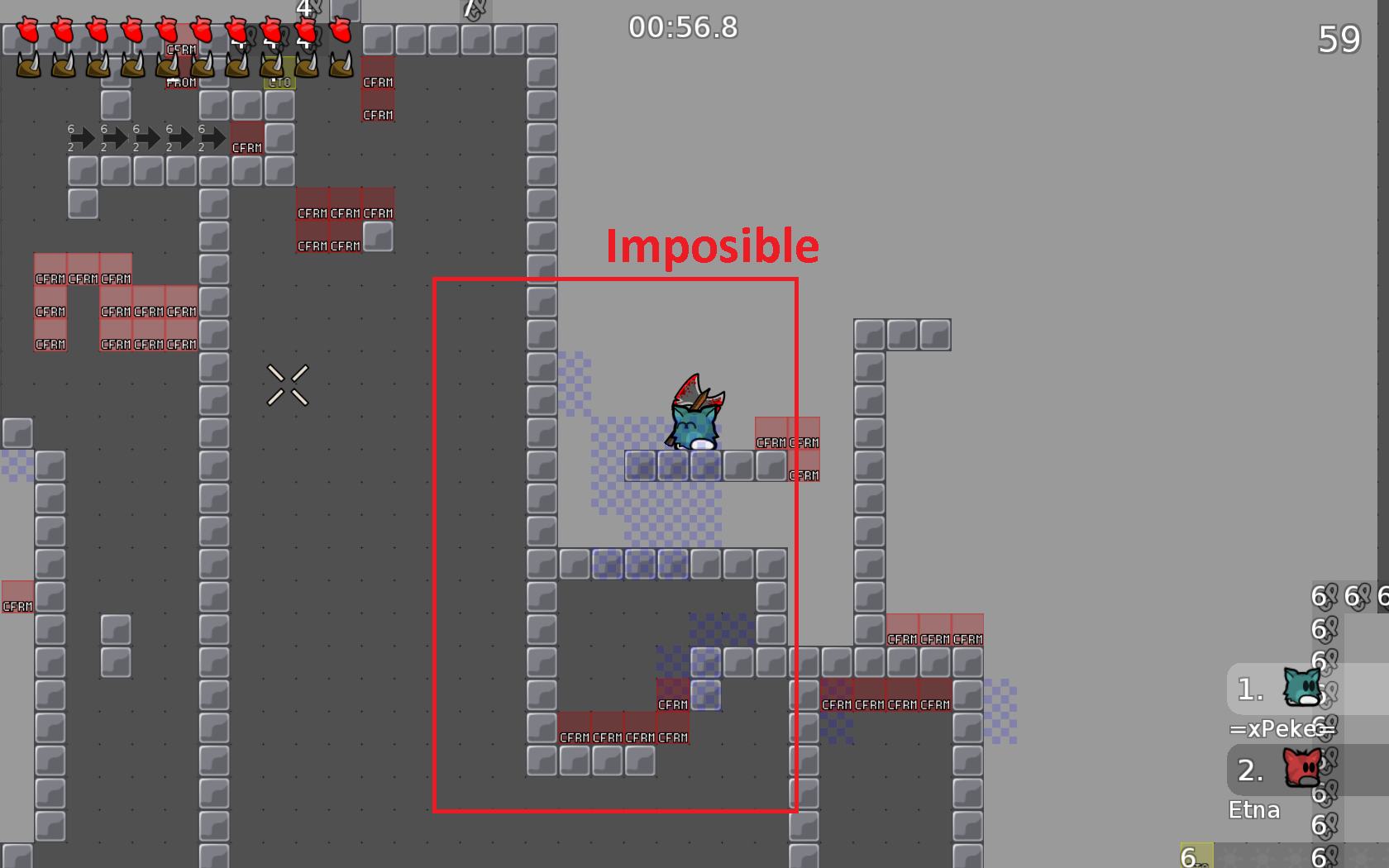Click the Etna name text

[x=1254, y=809]
